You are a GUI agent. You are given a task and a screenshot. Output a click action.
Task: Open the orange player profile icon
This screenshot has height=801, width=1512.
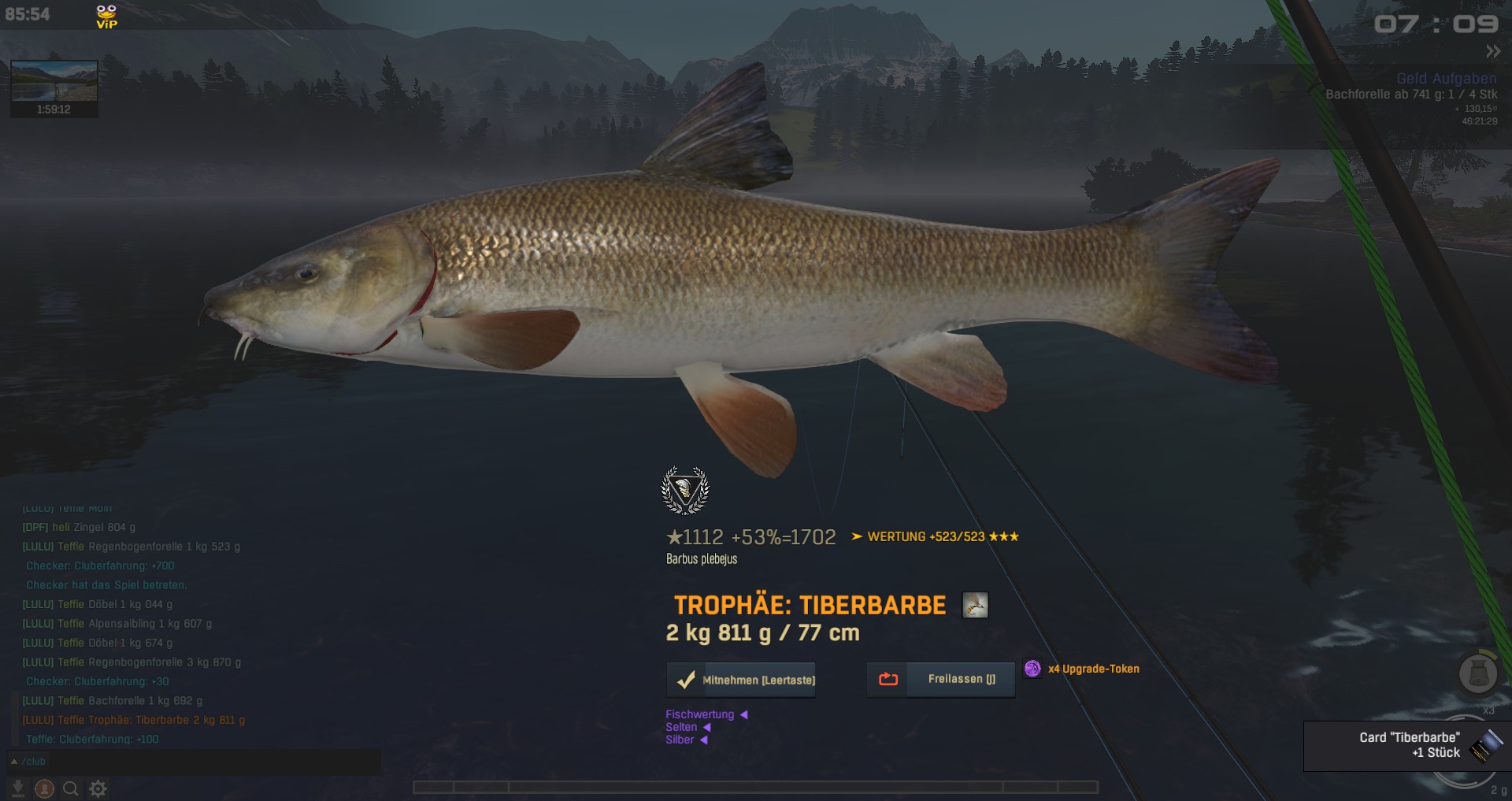pyautogui.click(x=44, y=788)
